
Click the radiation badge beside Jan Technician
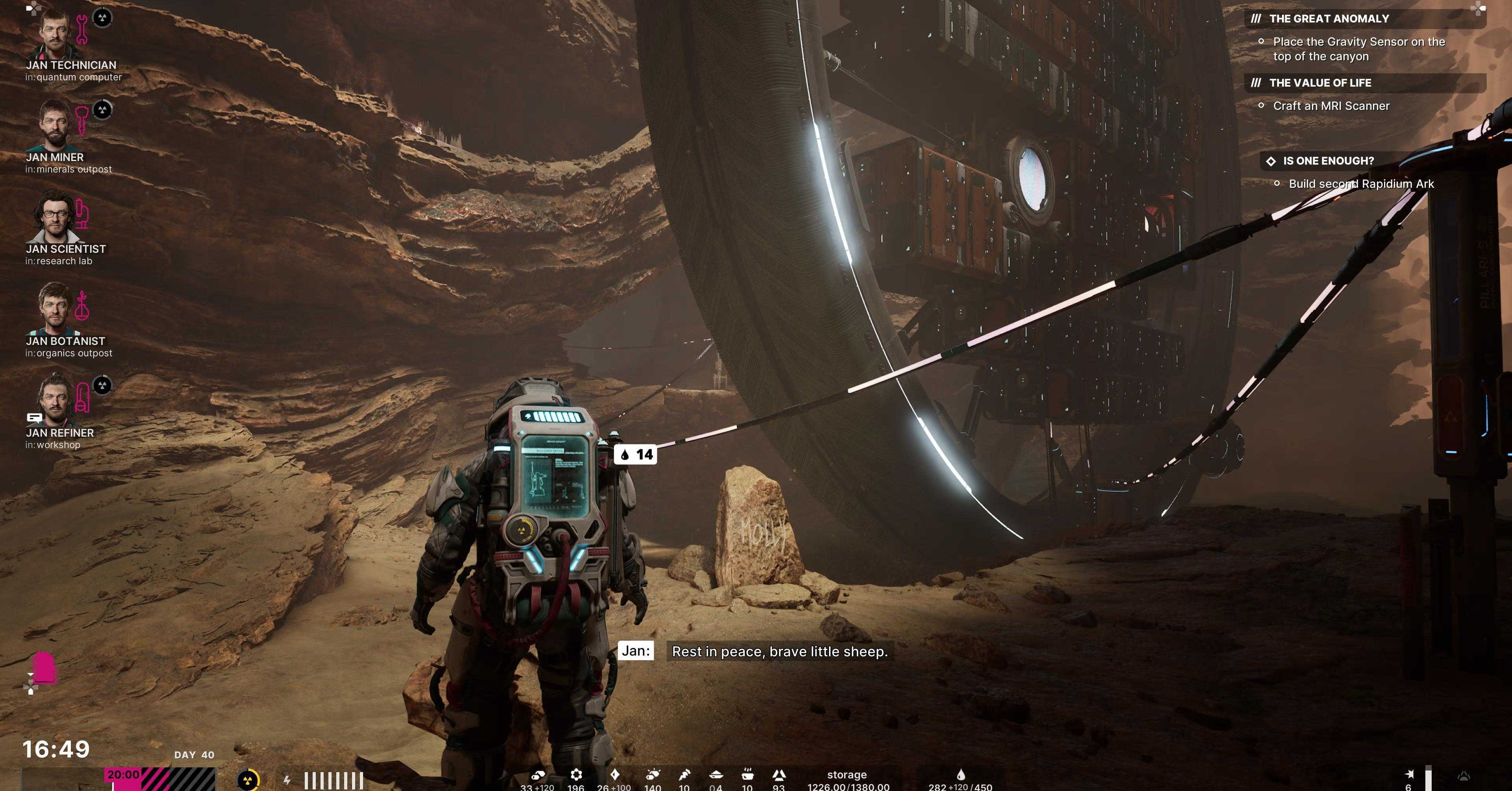coord(103,18)
